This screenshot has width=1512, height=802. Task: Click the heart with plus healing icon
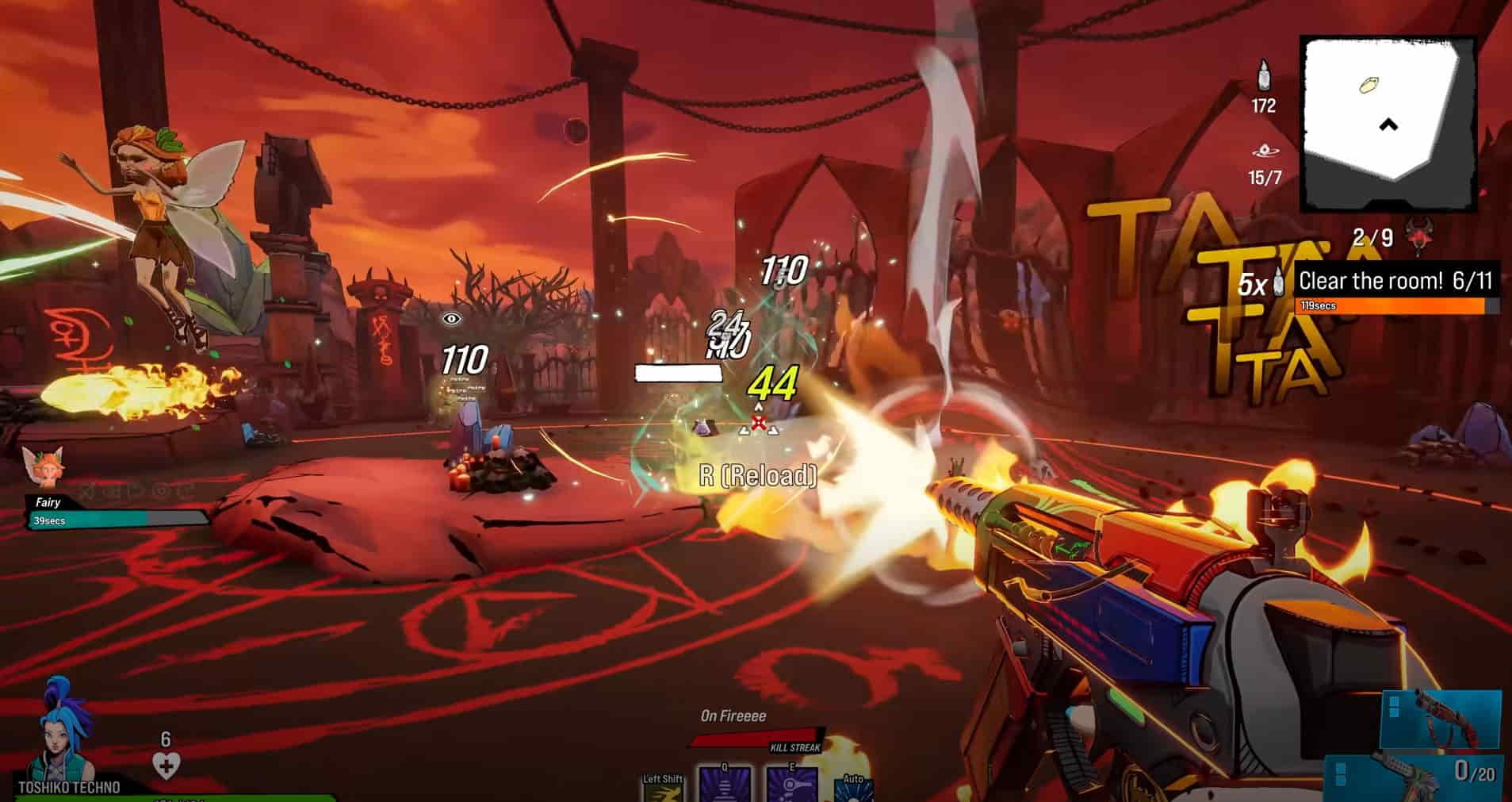166,766
